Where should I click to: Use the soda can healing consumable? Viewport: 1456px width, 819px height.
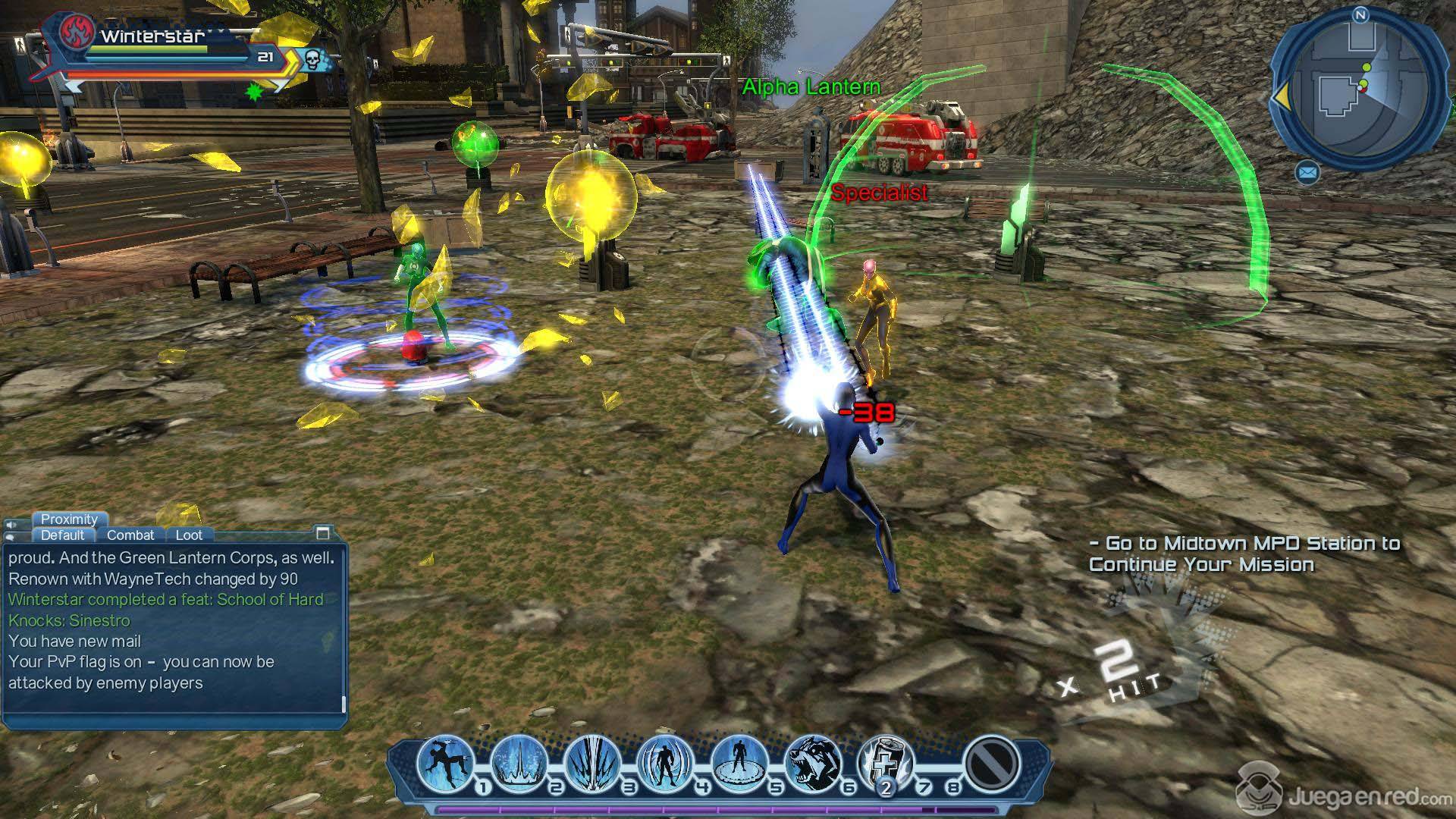pyautogui.click(x=885, y=762)
